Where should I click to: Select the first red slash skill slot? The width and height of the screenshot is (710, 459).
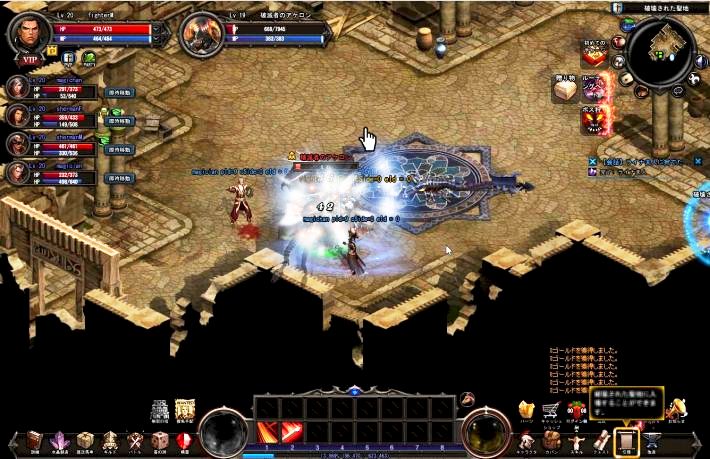point(269,432)
